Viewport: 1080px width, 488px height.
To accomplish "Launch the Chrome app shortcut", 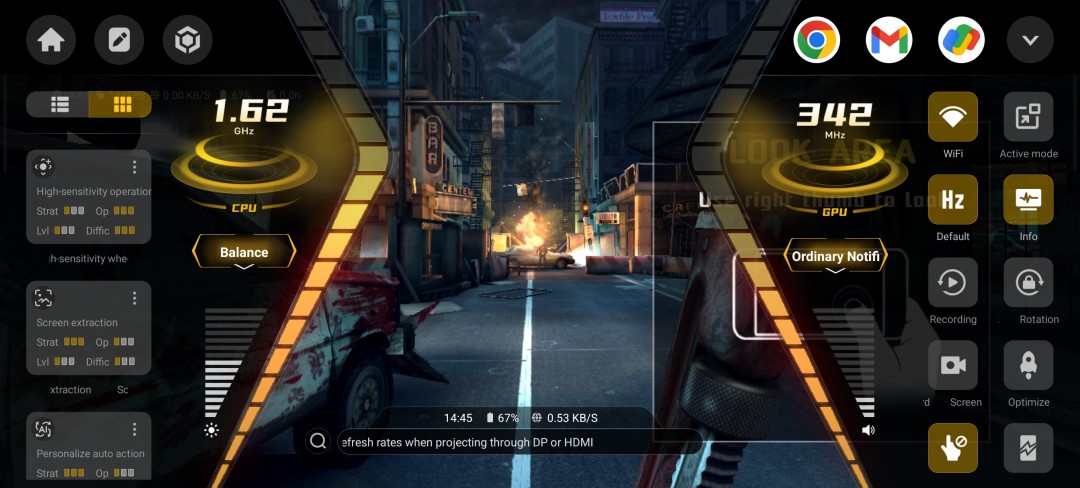I will 816,41.
